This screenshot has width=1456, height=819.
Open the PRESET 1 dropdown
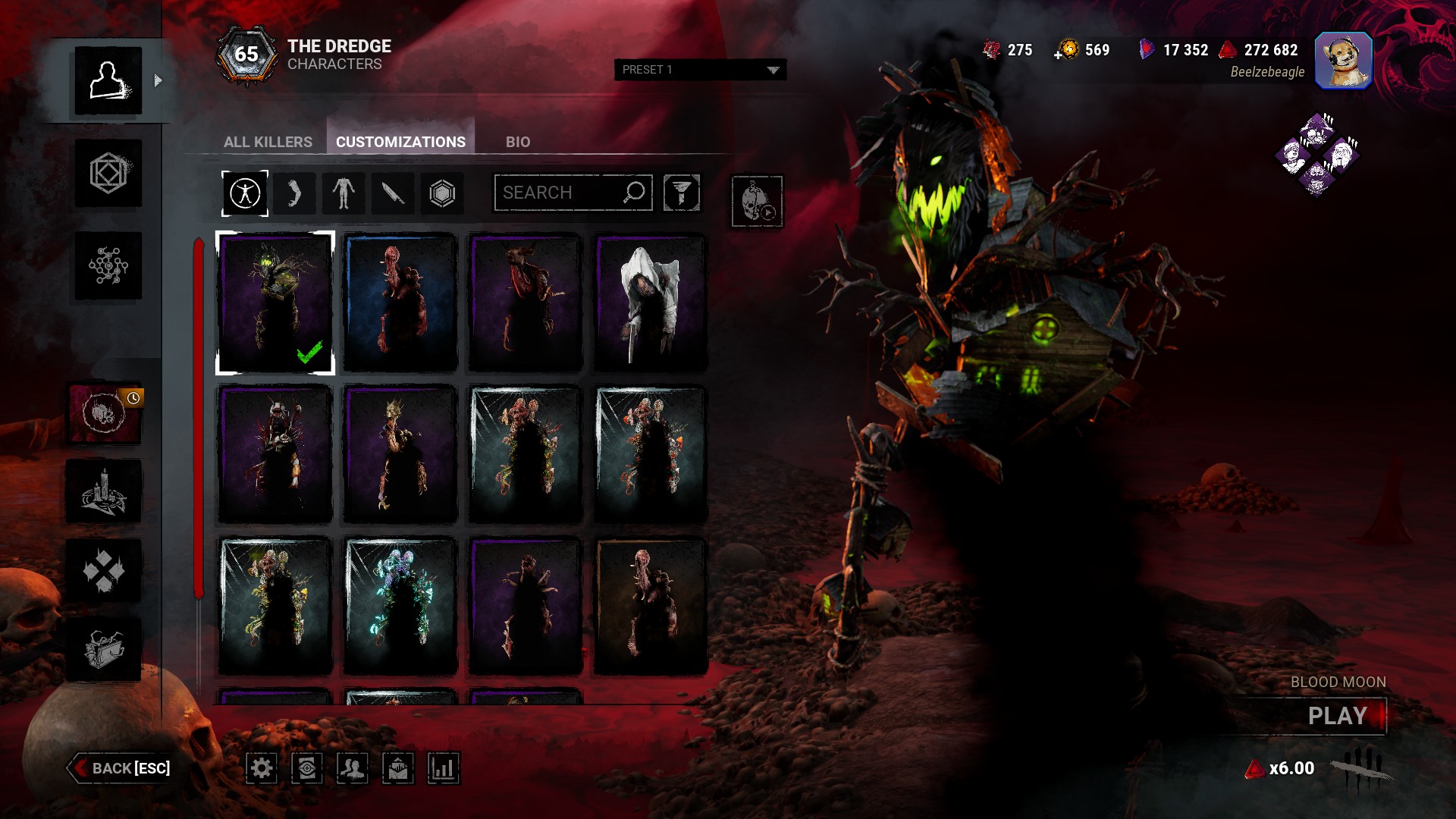click(700, 70)
